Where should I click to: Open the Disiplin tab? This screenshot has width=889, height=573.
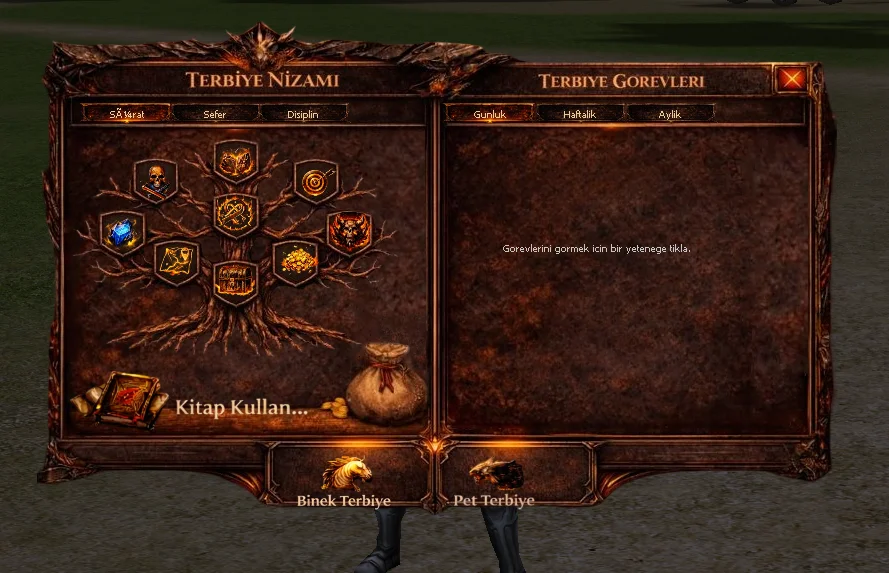303,114
